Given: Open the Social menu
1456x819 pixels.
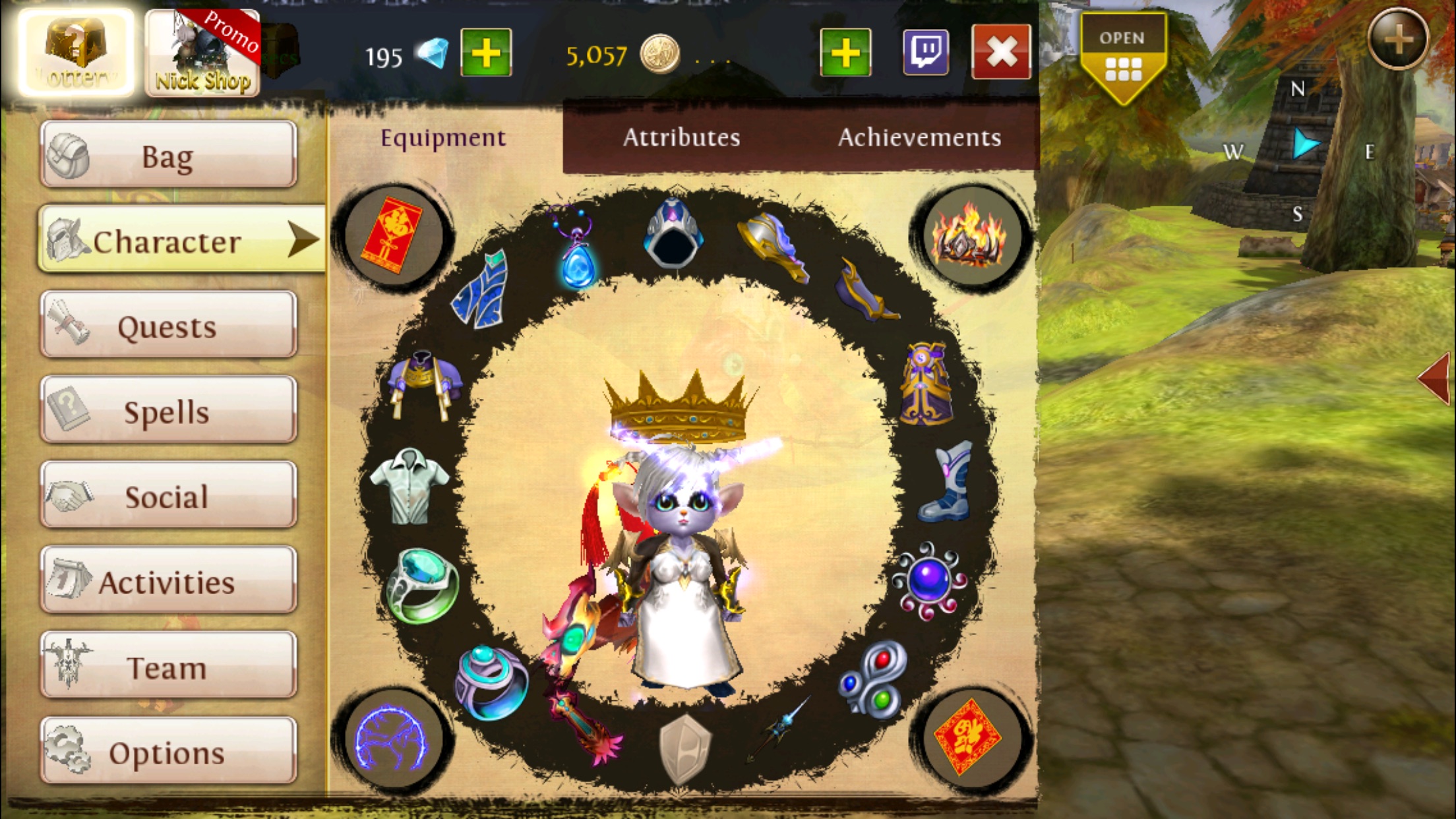Looking at the screenshot, I should (168, 496).
